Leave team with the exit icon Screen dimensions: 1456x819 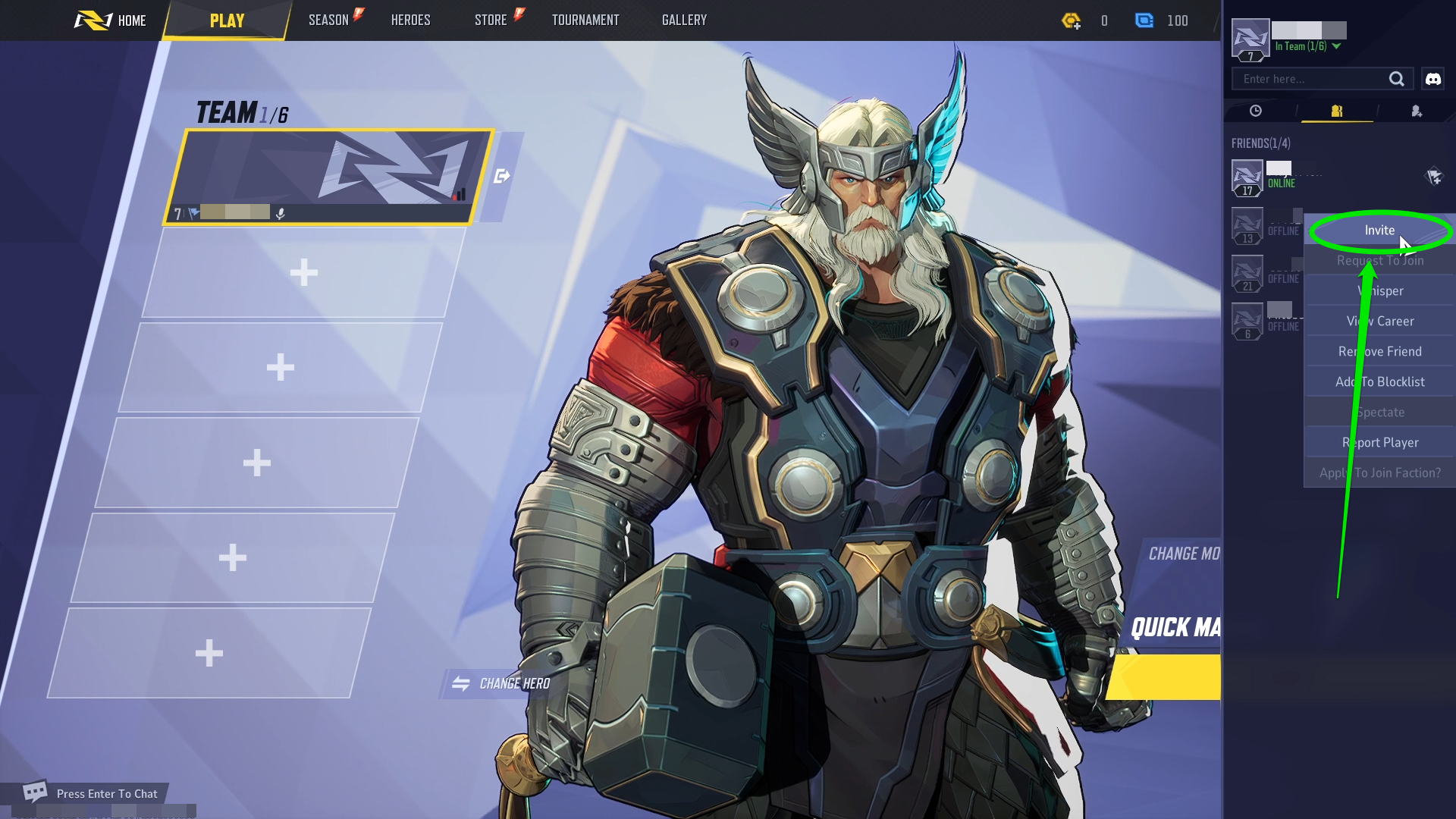(x=501, y=177)
